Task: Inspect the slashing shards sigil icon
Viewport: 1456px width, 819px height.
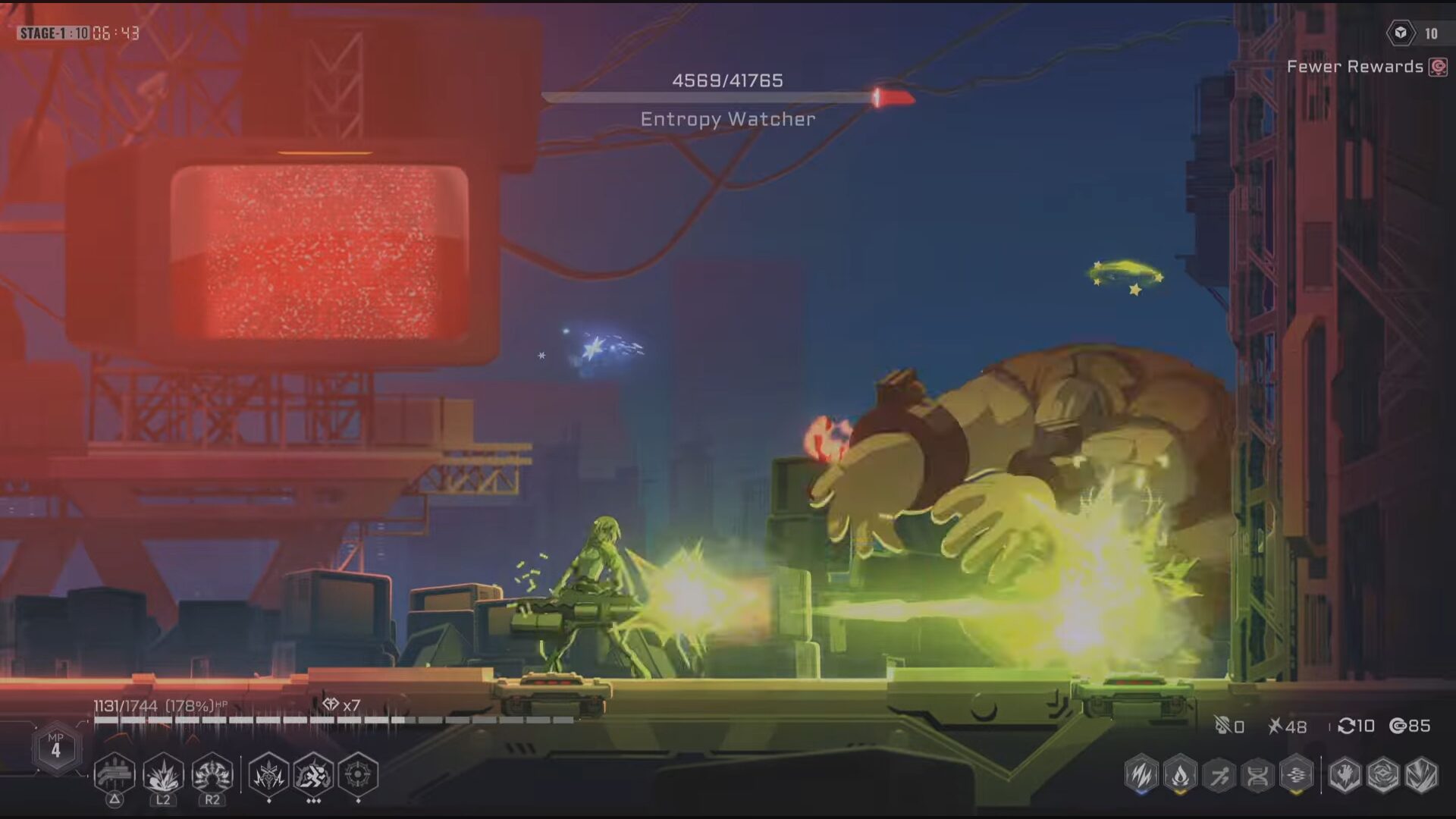Action: pos(1421,775)
